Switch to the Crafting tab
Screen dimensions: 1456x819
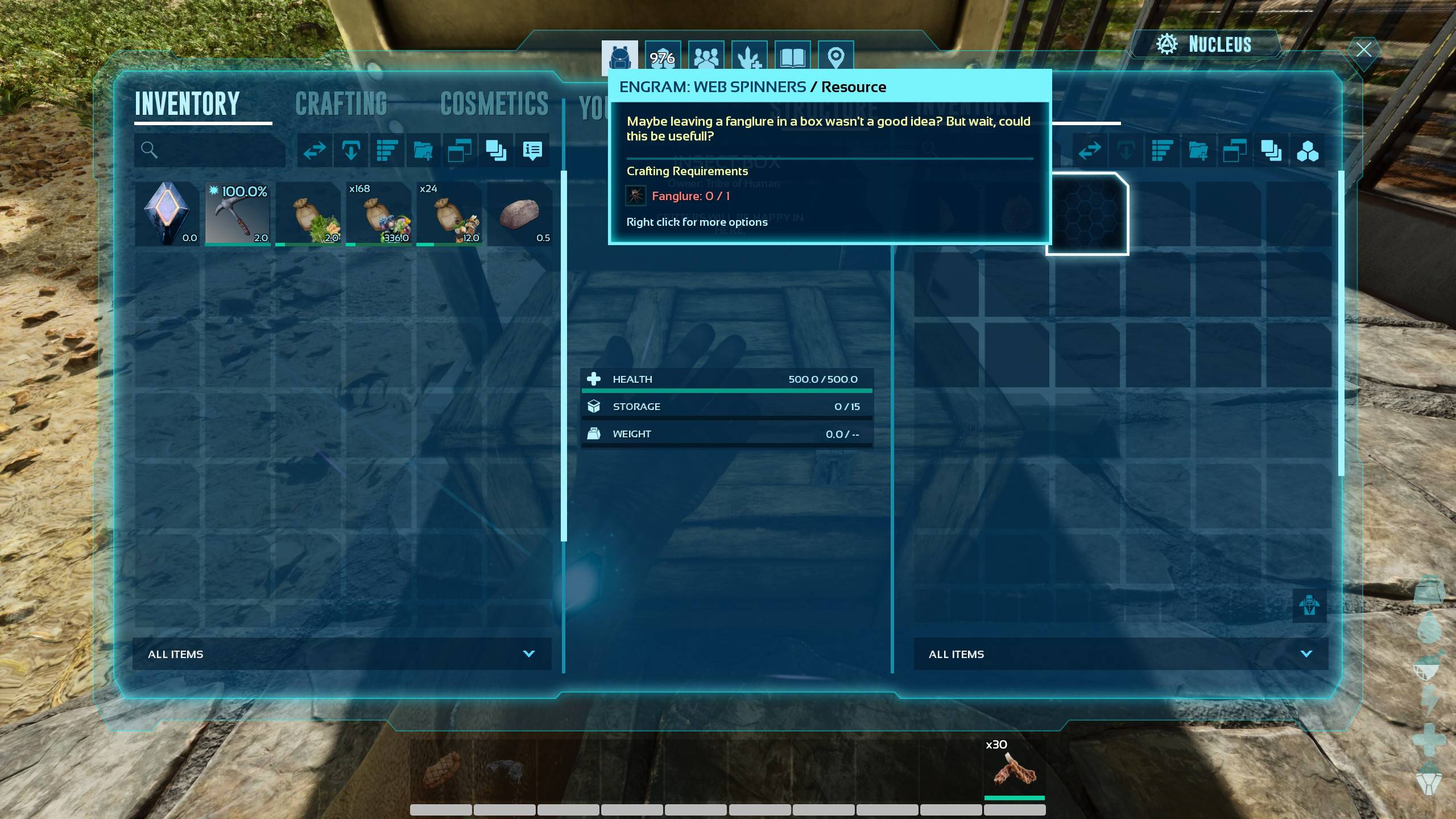point(341,105)
